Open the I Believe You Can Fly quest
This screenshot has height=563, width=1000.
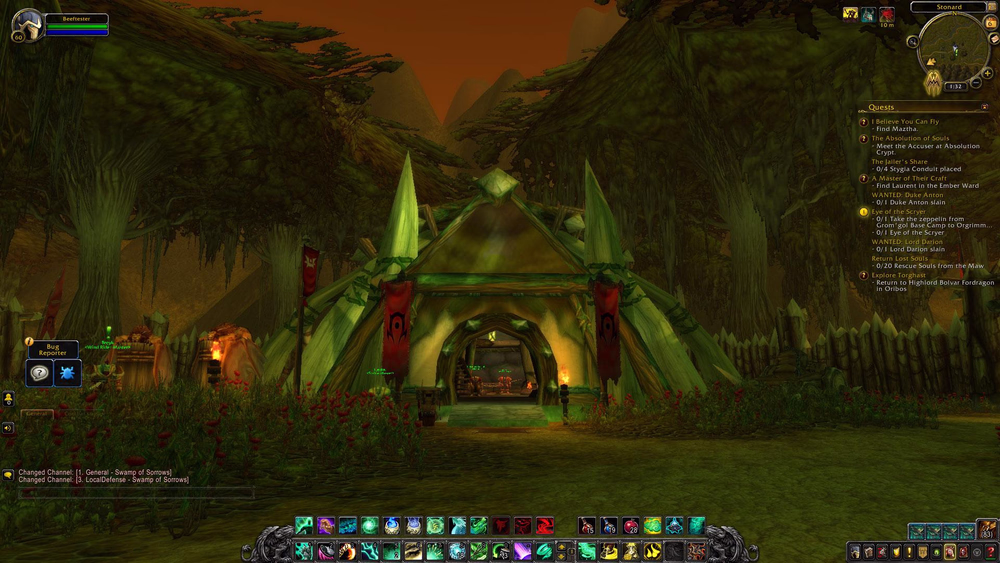904,122
